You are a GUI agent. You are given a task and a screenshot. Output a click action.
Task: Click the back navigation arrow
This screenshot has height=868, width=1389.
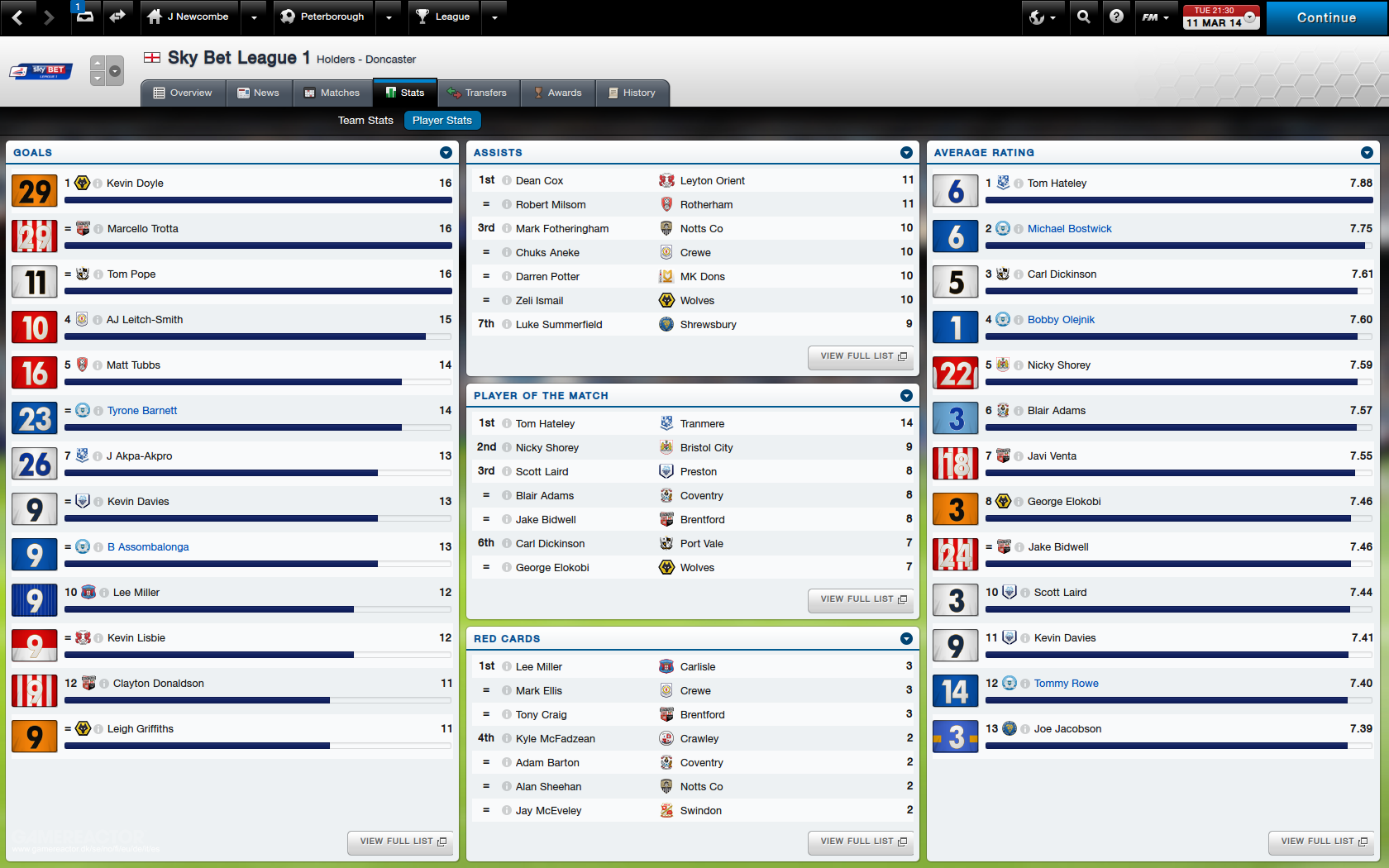point(18,17)
